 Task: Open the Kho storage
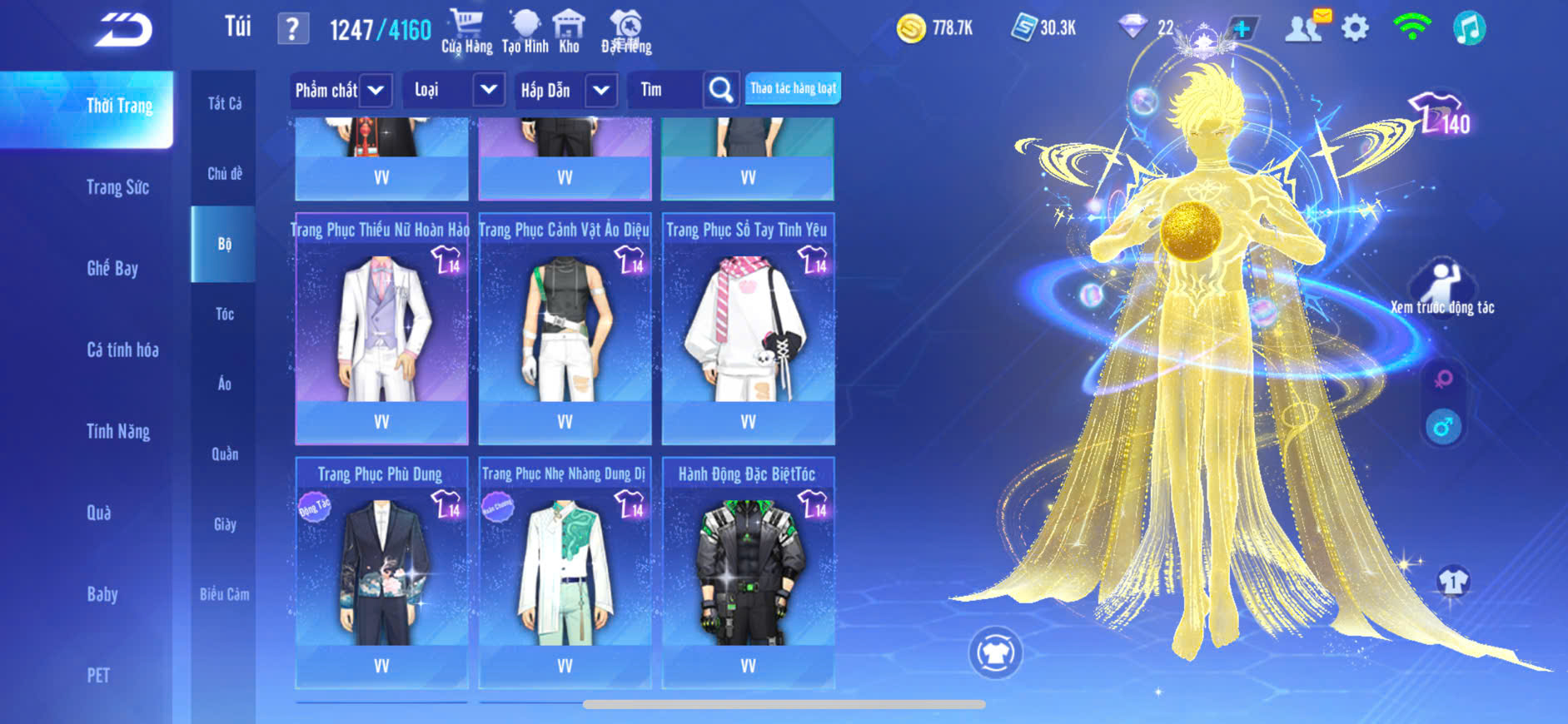tap(569, 32)
